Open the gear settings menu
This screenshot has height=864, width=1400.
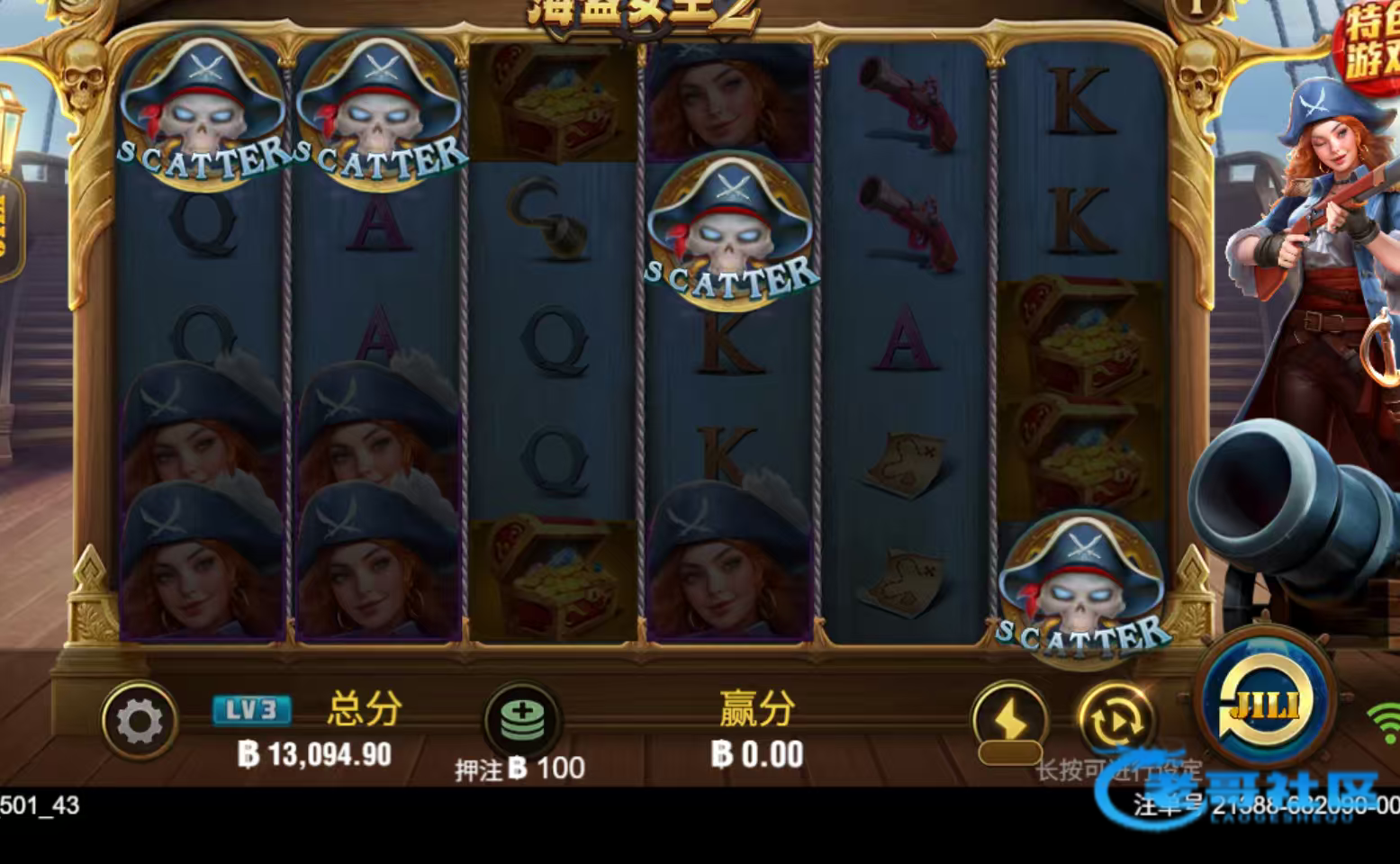coord(140,722)
